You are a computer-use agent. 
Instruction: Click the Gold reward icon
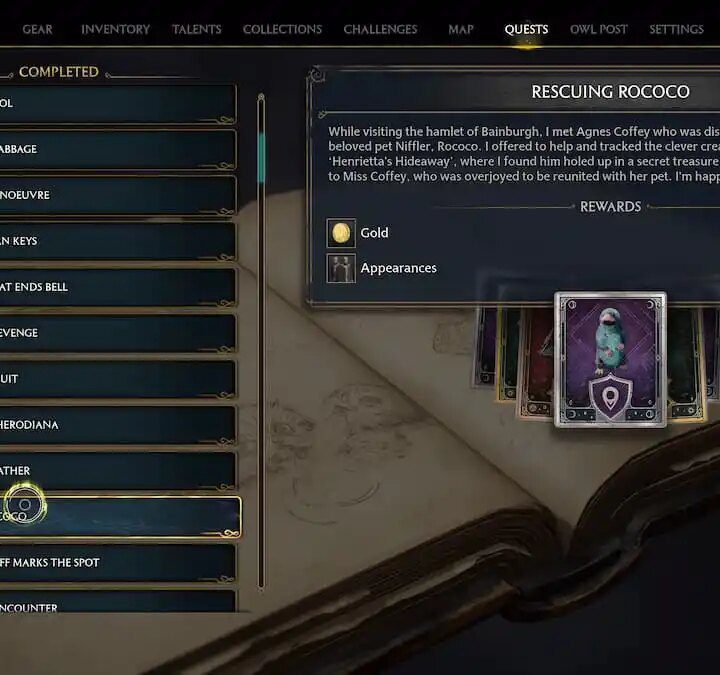click(341, 233)
